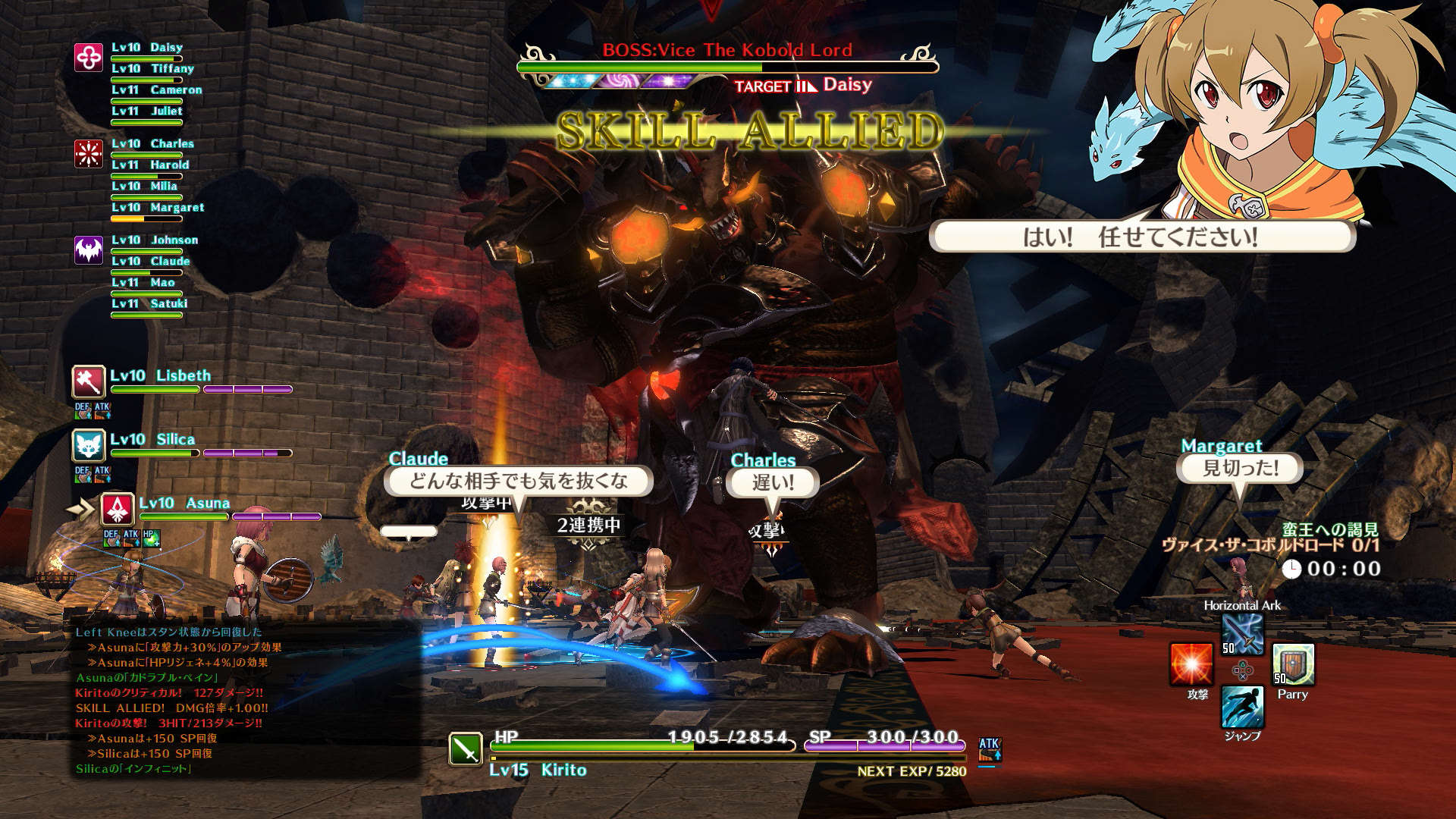Click Kirito's ATK buff status icon
This screenshot has width=1456, height=819.
tap(990, 748)
